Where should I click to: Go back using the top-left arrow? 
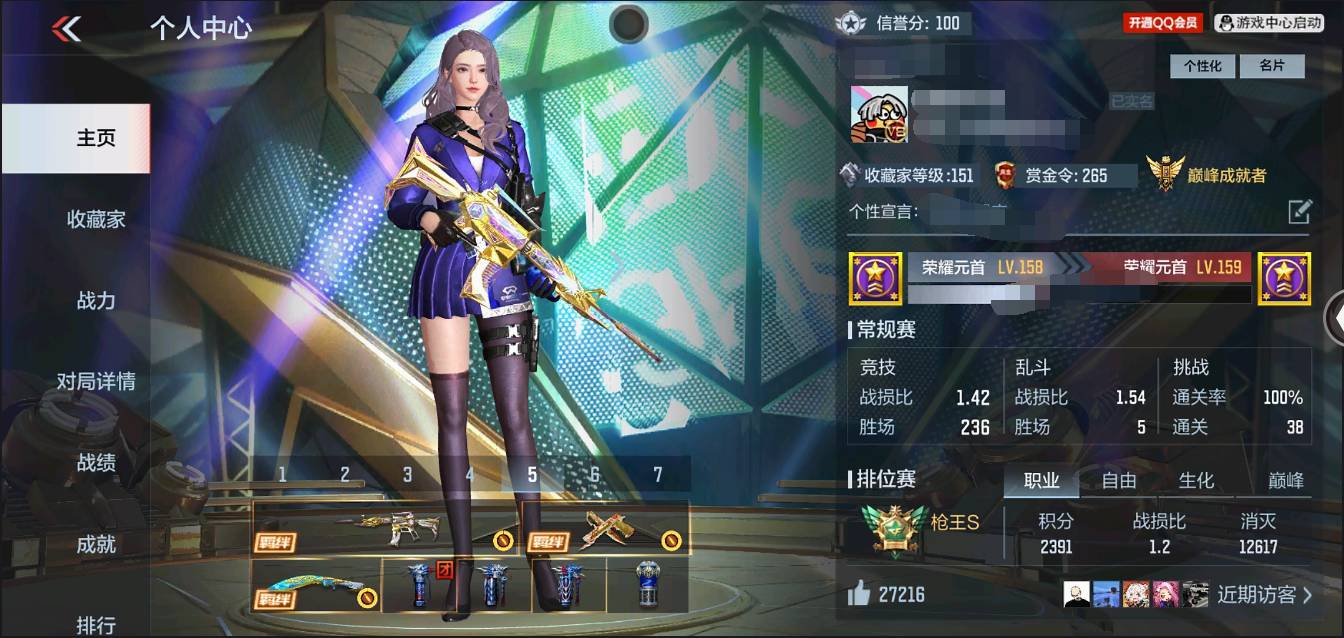tap(66, 29)
